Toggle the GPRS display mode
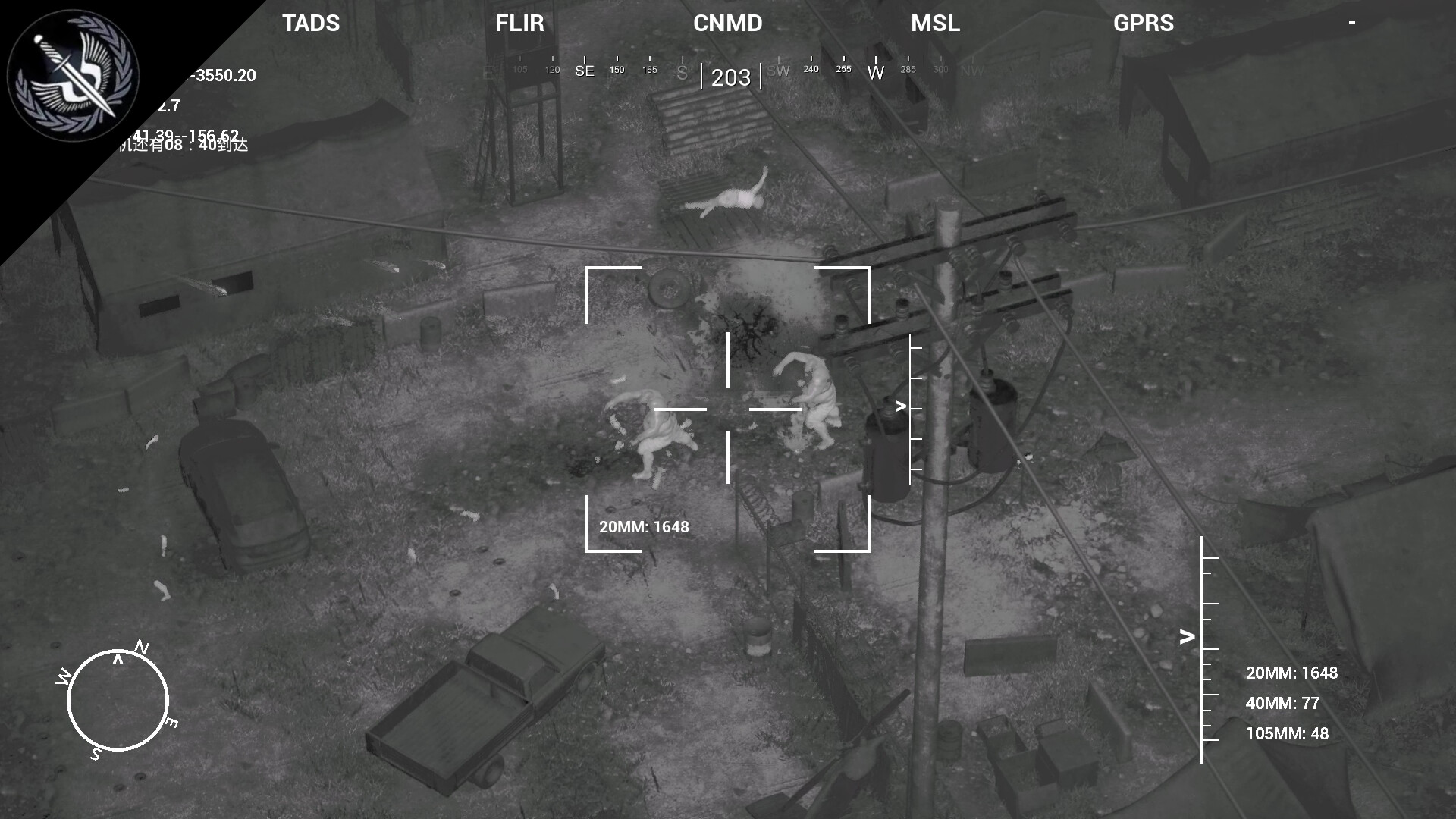 (x=1144, y=24)
